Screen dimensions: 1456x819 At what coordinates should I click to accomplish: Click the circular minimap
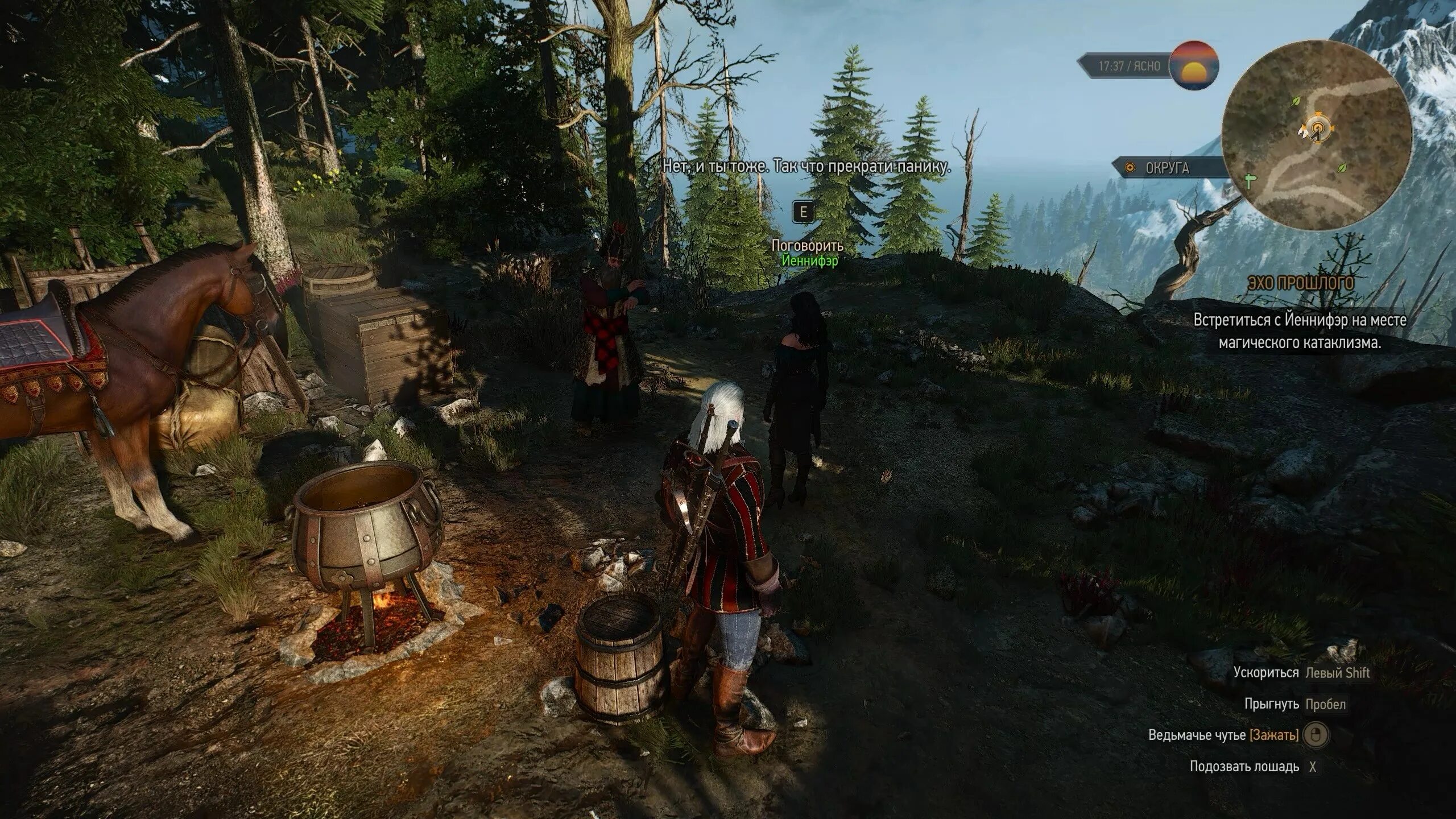tap(1316, 136)
